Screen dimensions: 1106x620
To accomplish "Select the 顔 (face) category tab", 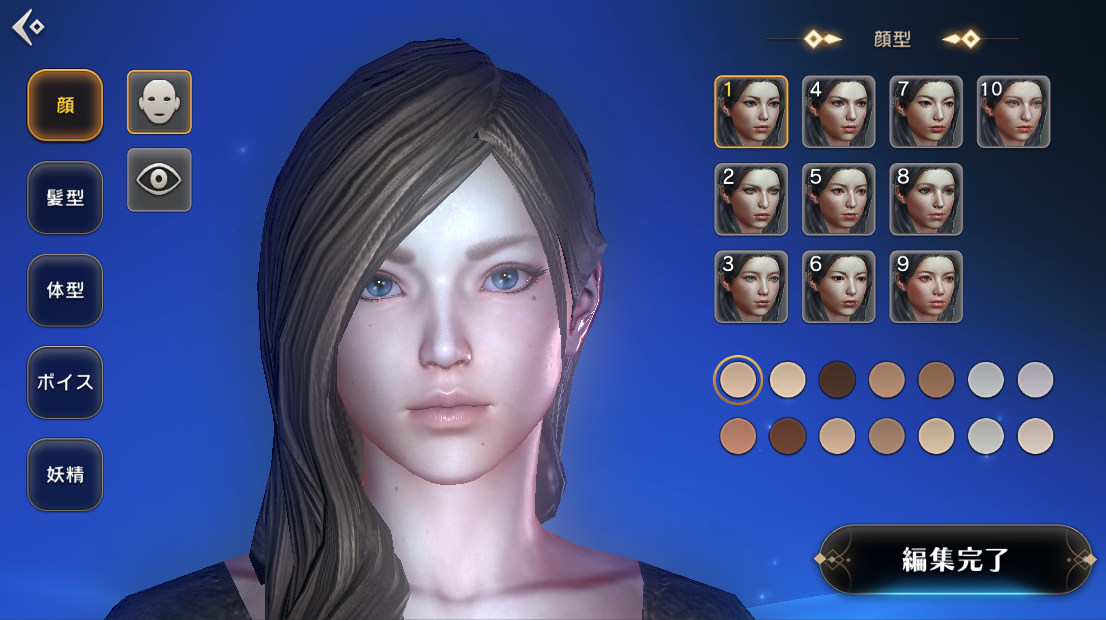I will pos(65,105).
